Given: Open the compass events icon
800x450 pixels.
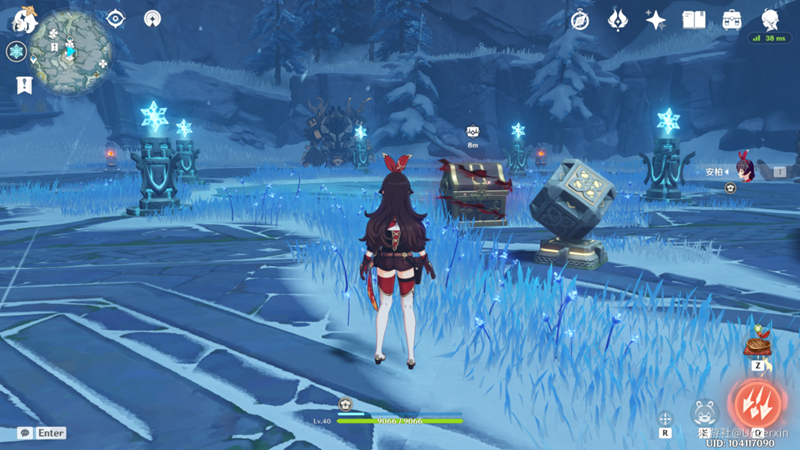Looking at the screenshot, I should click(580, 20).
